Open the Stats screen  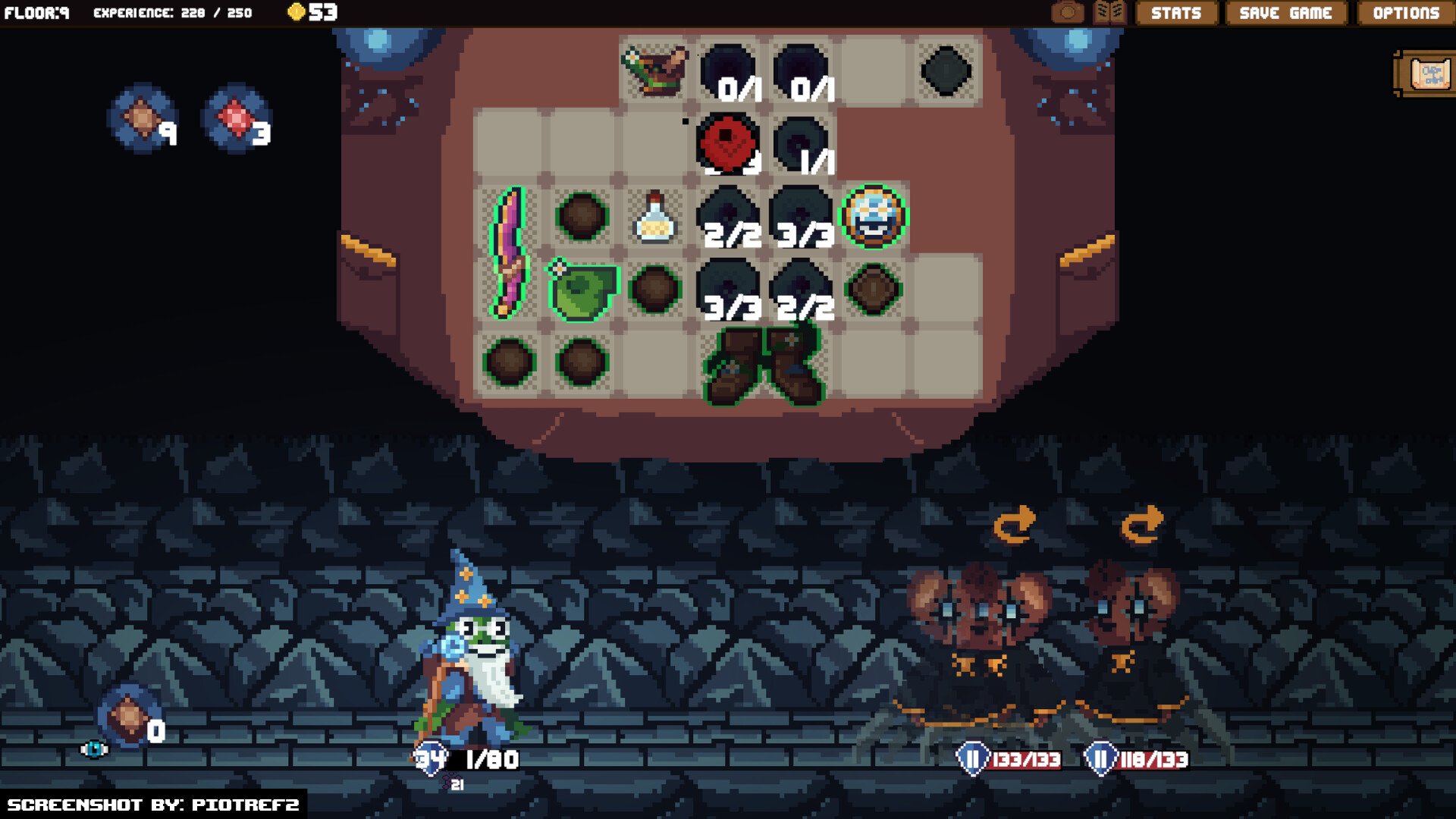pyautogui.click(x=1176, y=13)
